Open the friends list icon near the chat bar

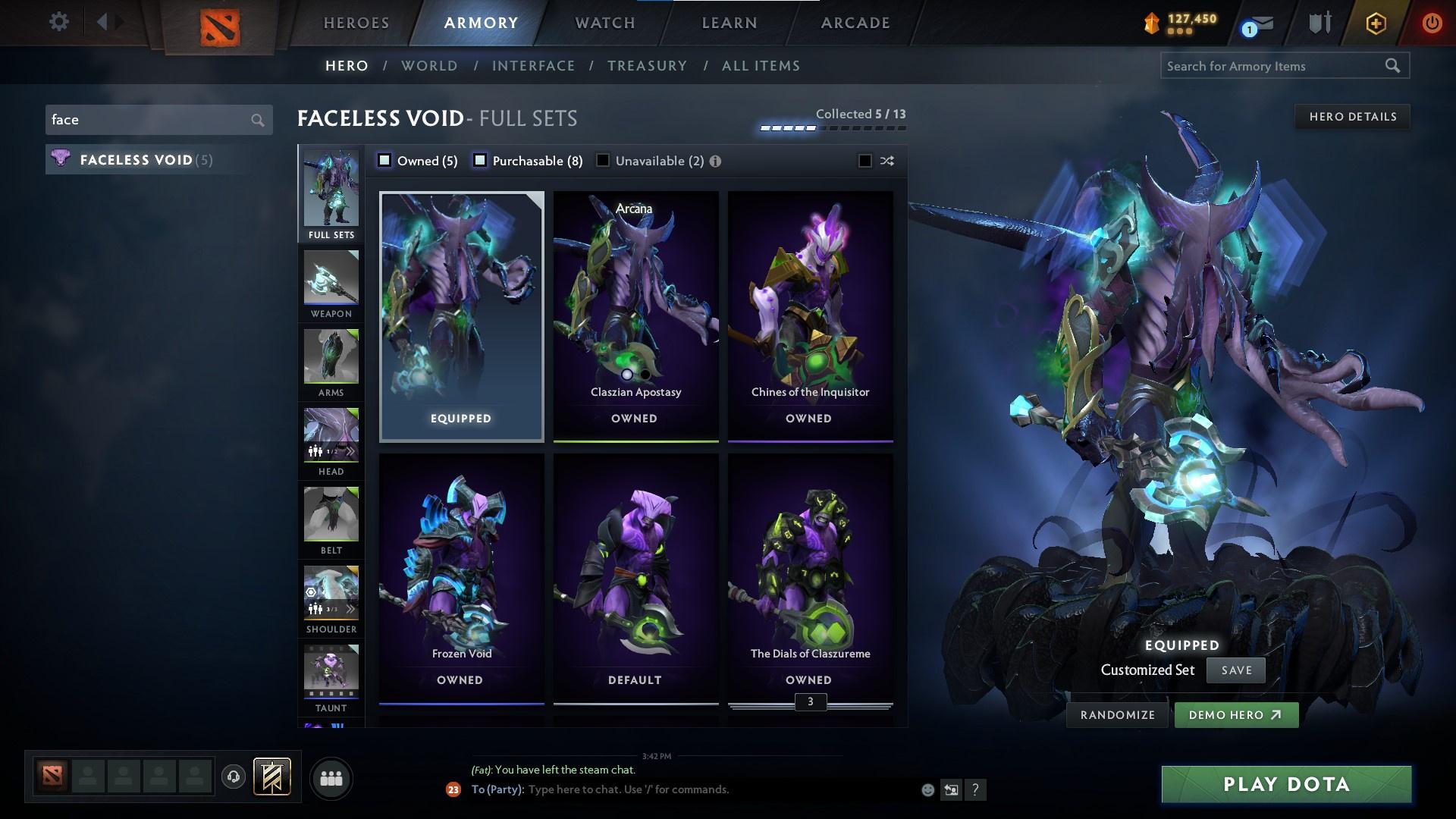coord(331,777)
